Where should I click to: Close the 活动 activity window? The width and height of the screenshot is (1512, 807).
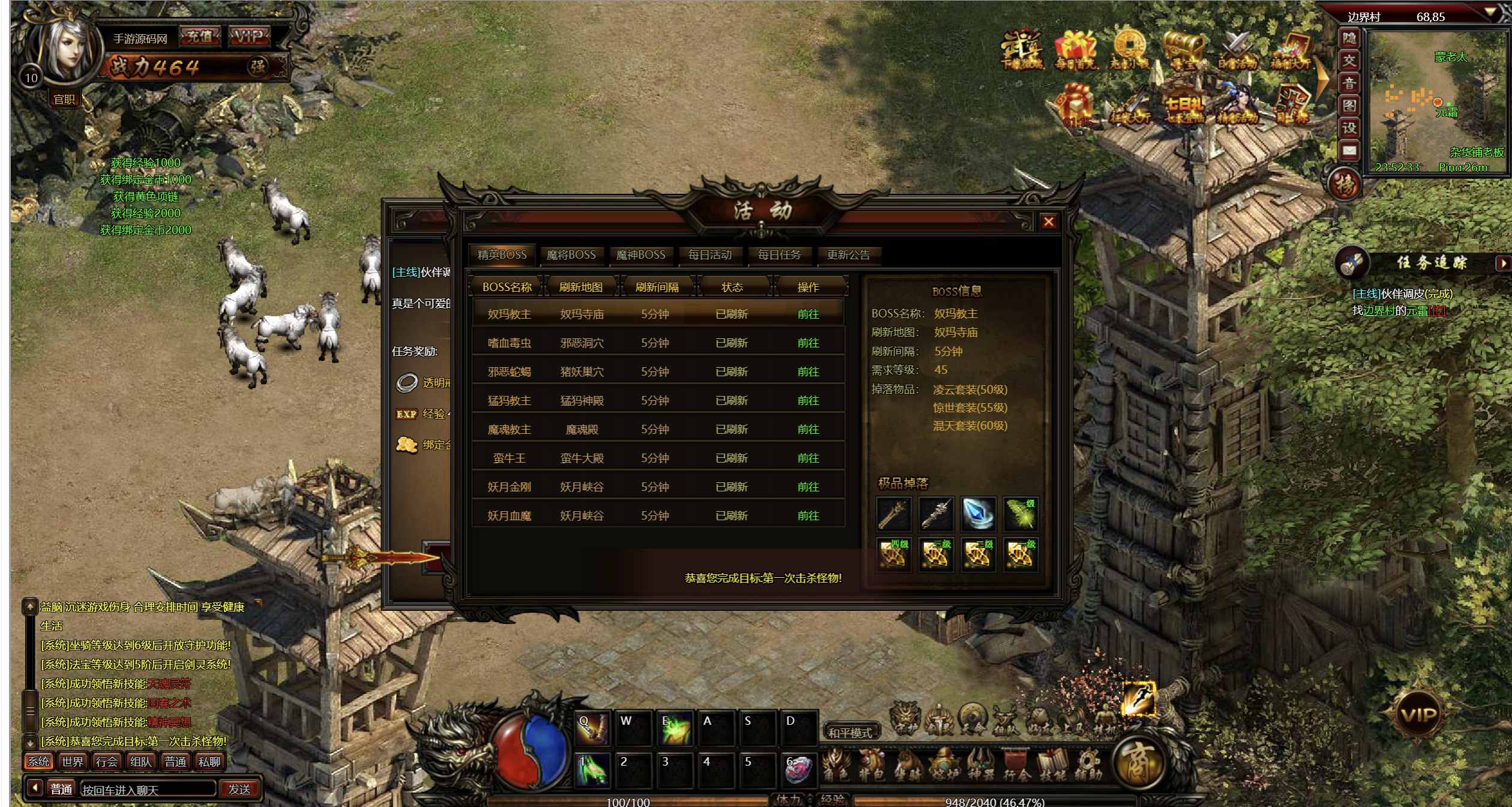[x=1048, y=222]
